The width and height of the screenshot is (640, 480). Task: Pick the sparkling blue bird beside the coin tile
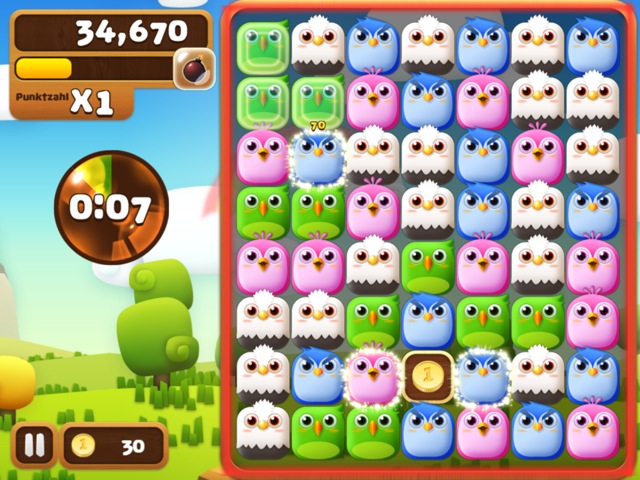point(482,376)
